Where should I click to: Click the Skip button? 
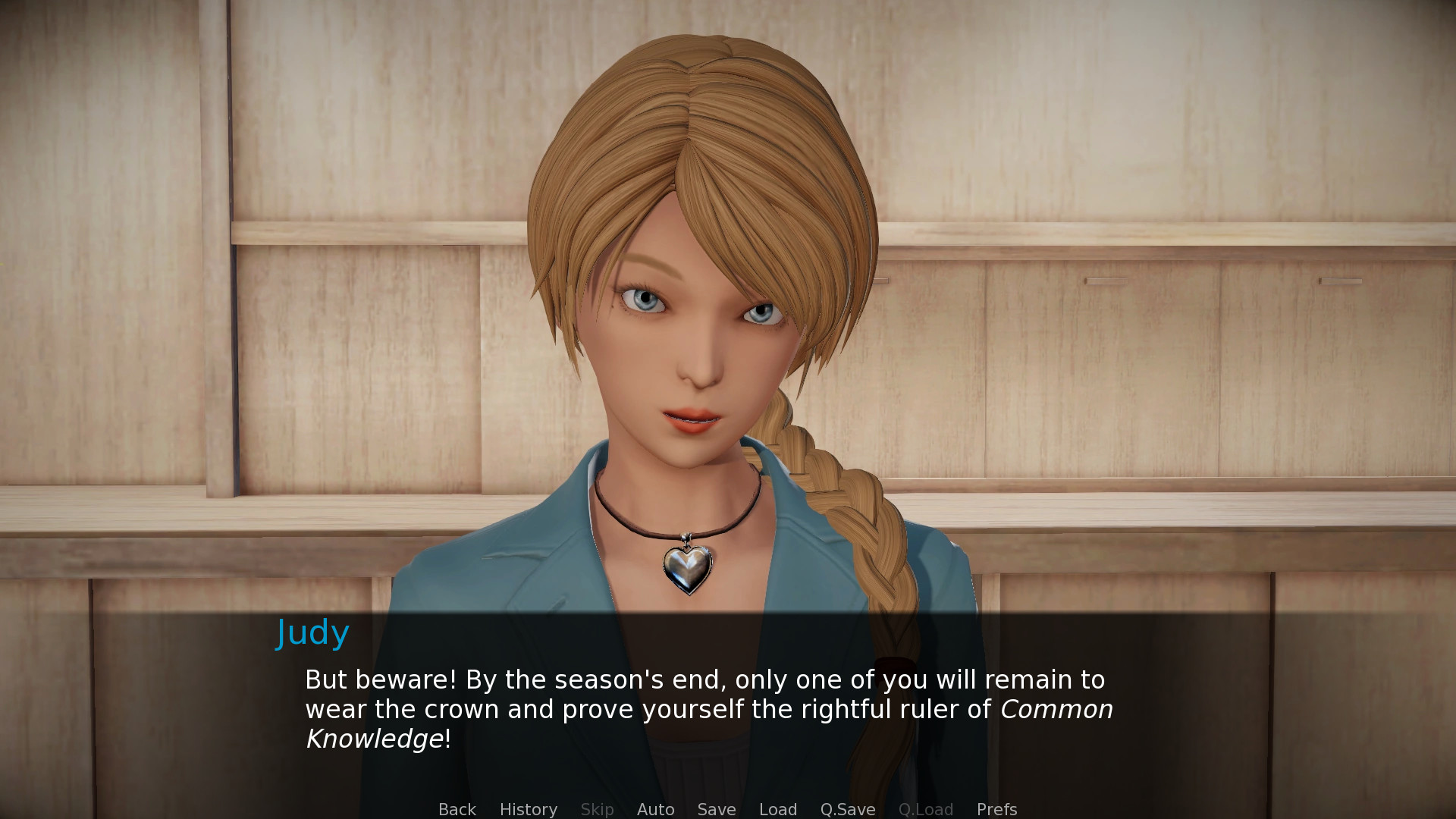point(597,809)
